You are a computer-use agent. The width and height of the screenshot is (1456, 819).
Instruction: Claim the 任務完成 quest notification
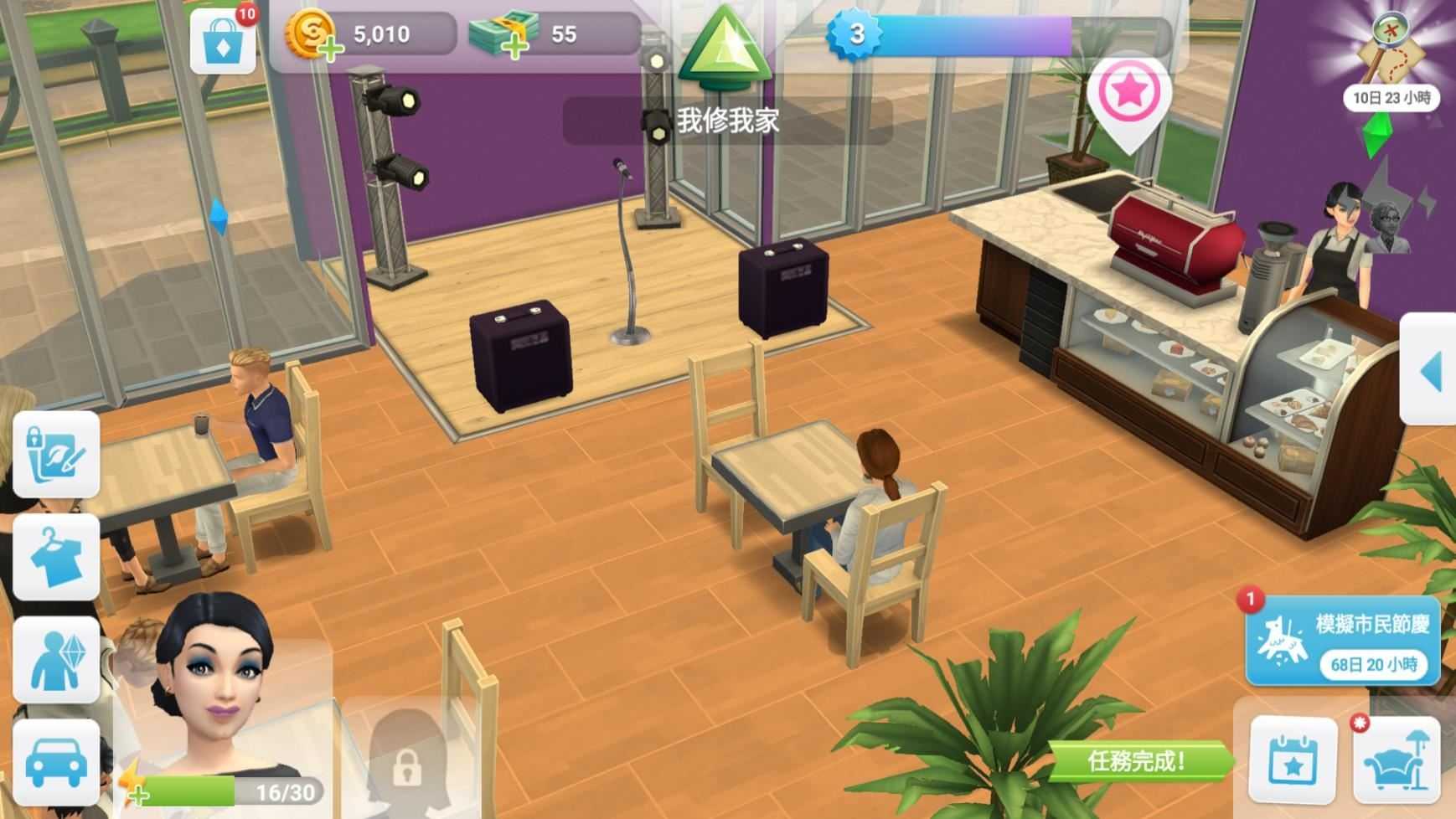(x=1138, y=761)
